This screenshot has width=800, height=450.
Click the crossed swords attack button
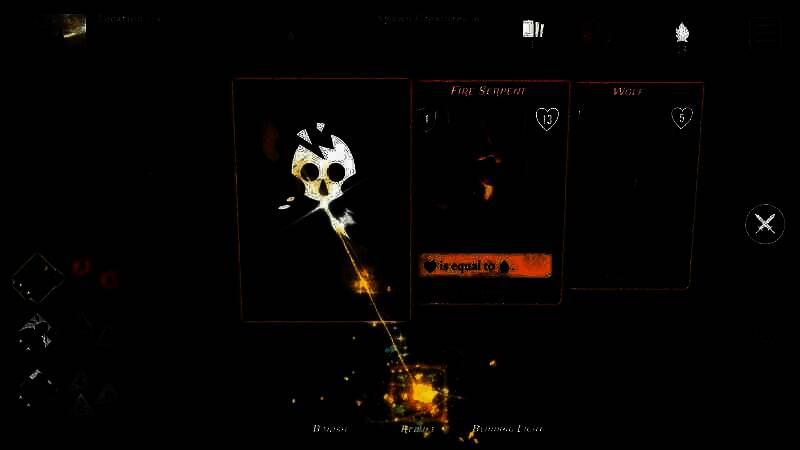[765, 223]
